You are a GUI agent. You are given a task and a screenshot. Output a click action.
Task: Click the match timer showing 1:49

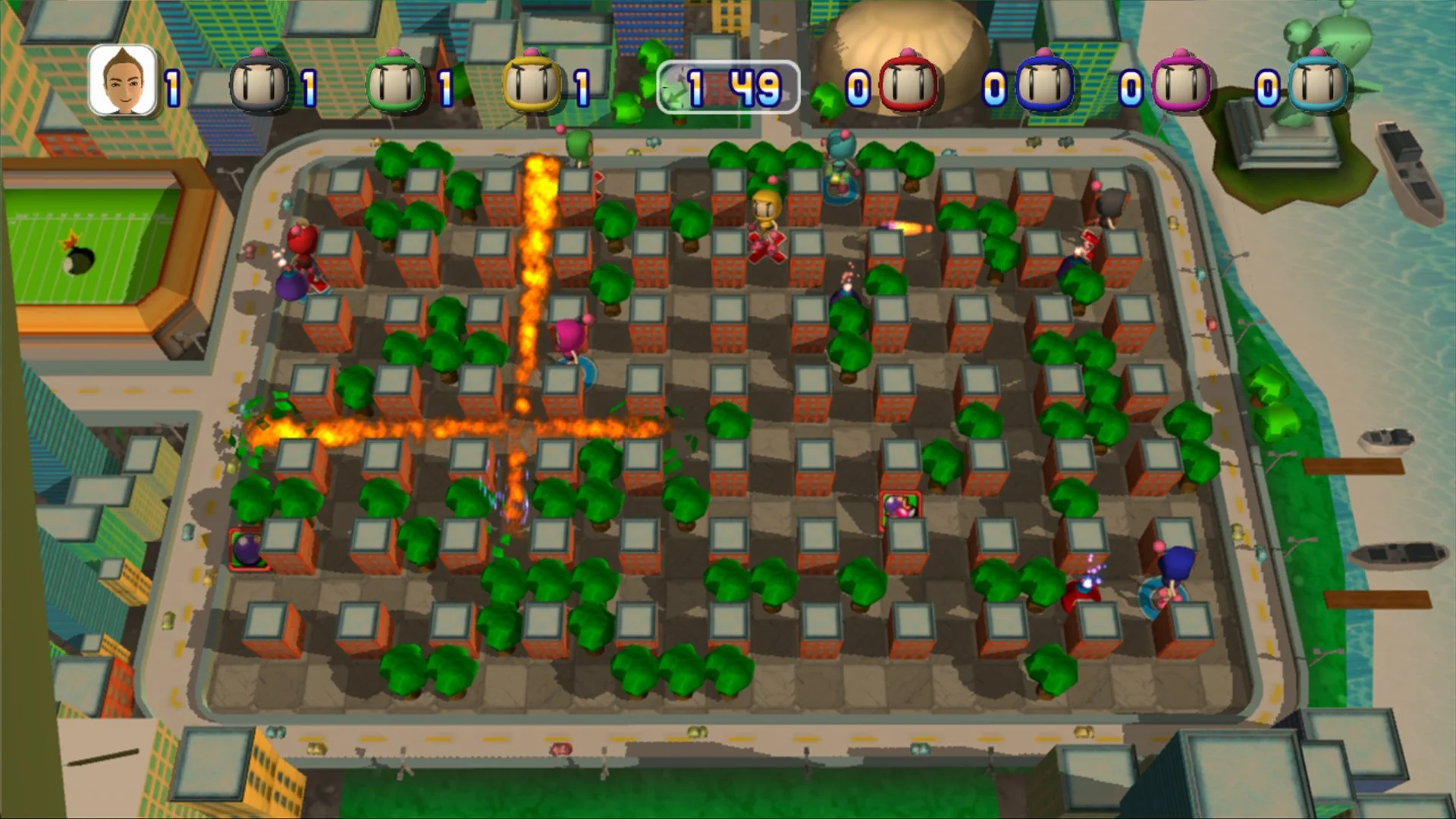click(x=730, y=87)
